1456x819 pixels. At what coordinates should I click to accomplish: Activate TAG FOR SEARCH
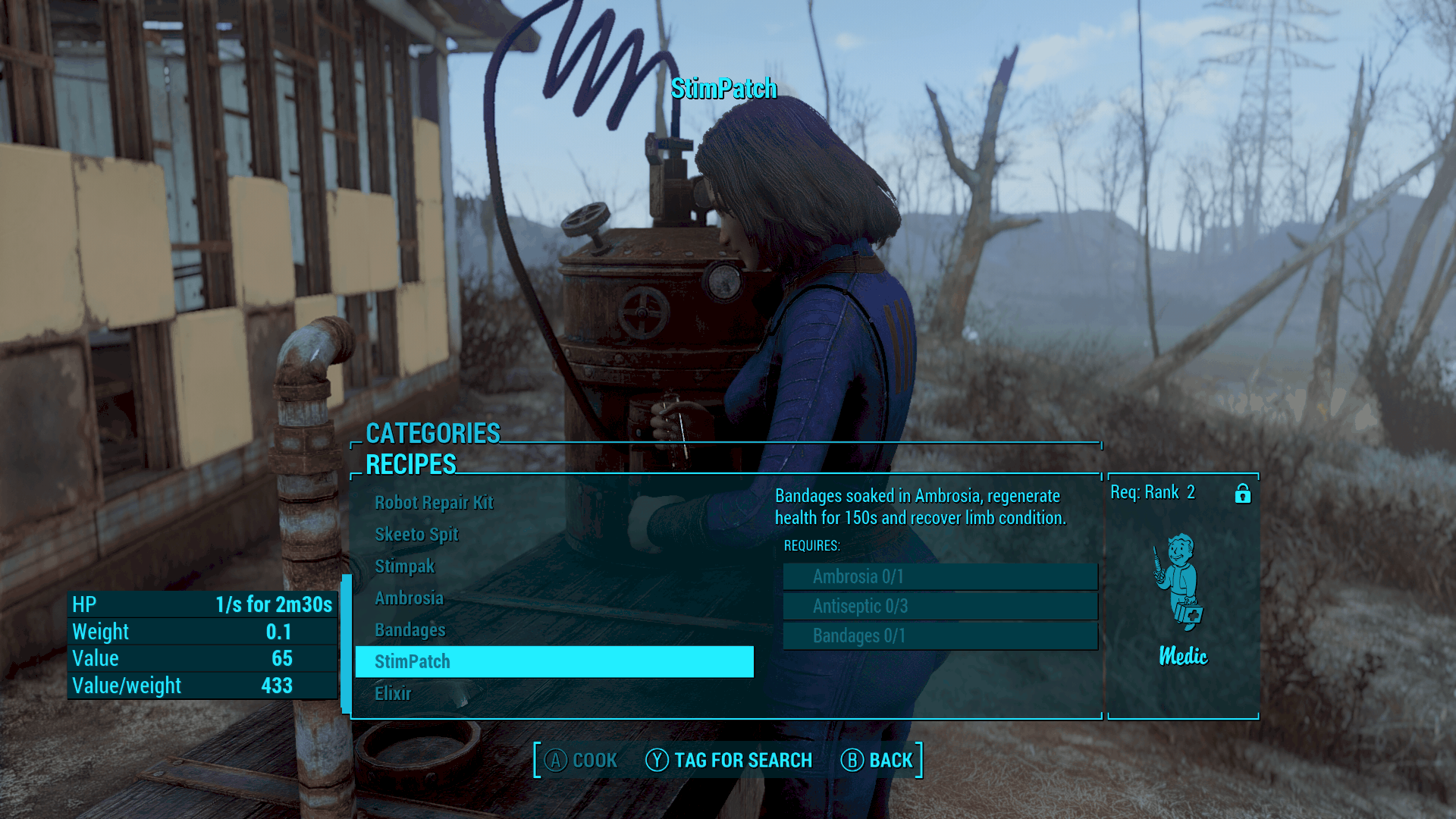point(729,760)
